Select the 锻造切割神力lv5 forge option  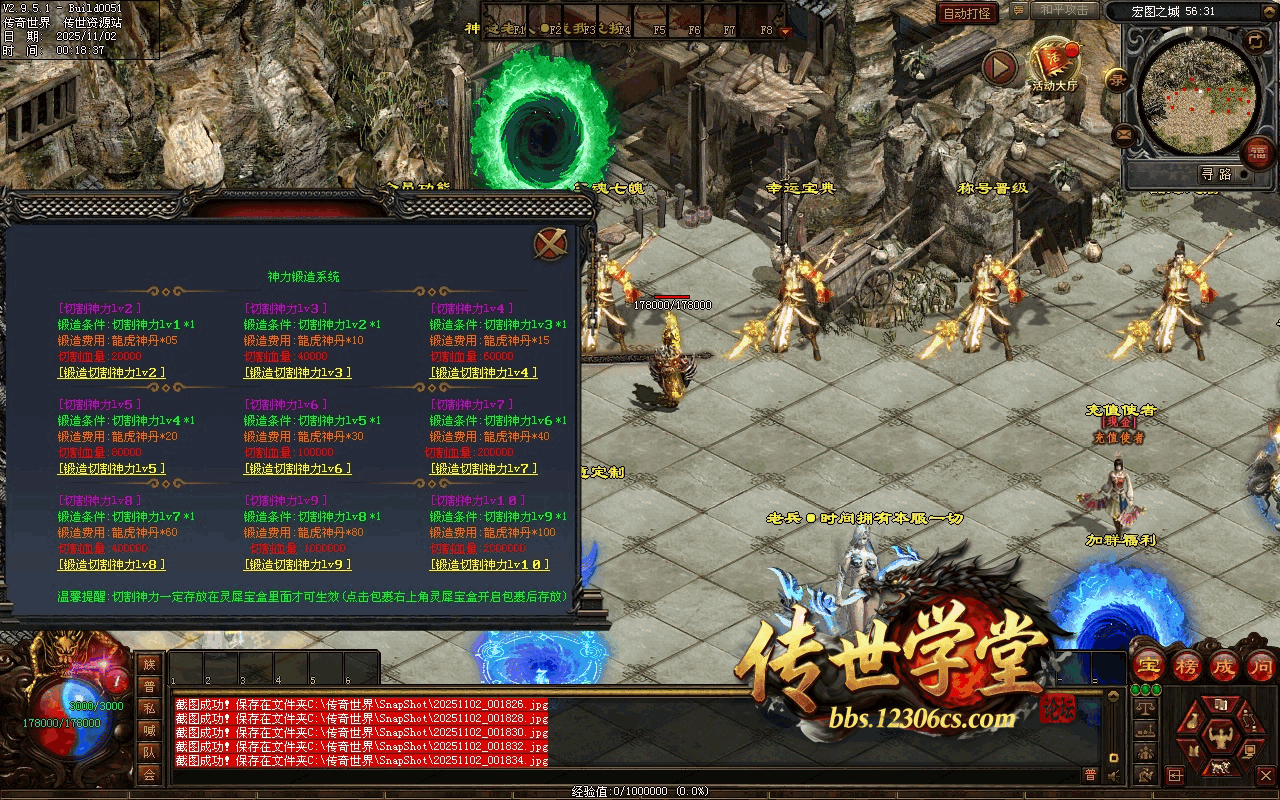pos(112,469)
